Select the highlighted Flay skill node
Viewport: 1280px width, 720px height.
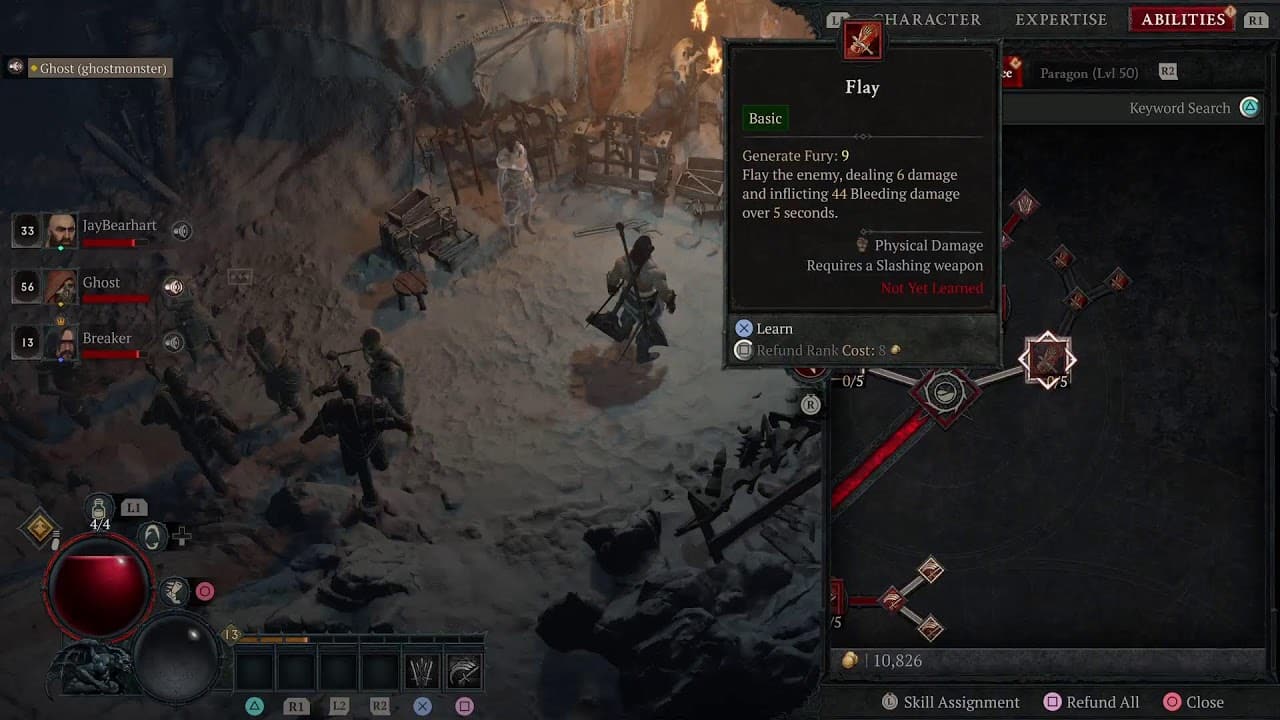1047,360
